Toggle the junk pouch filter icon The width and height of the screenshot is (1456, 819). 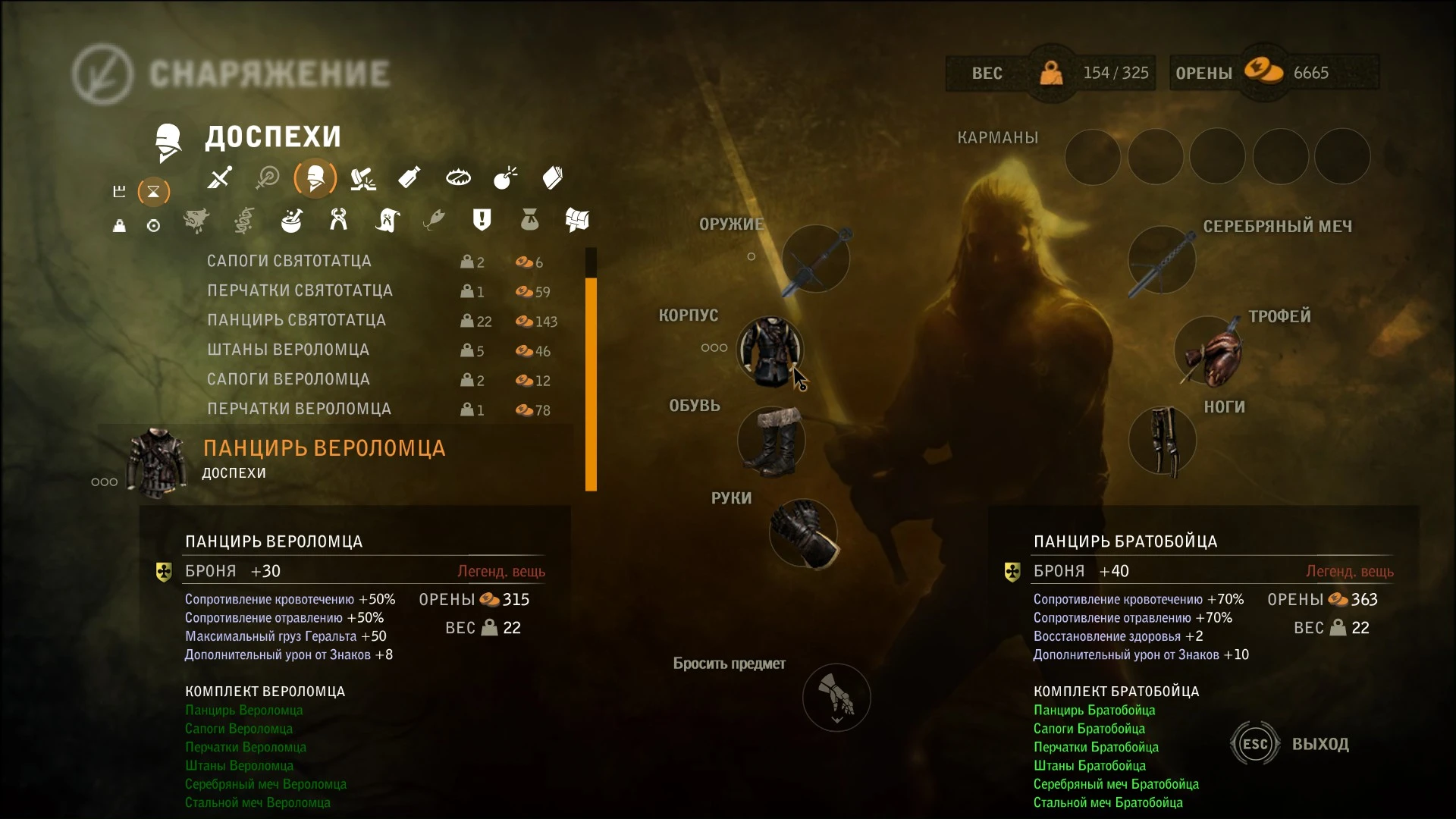(x=530, y=221)
